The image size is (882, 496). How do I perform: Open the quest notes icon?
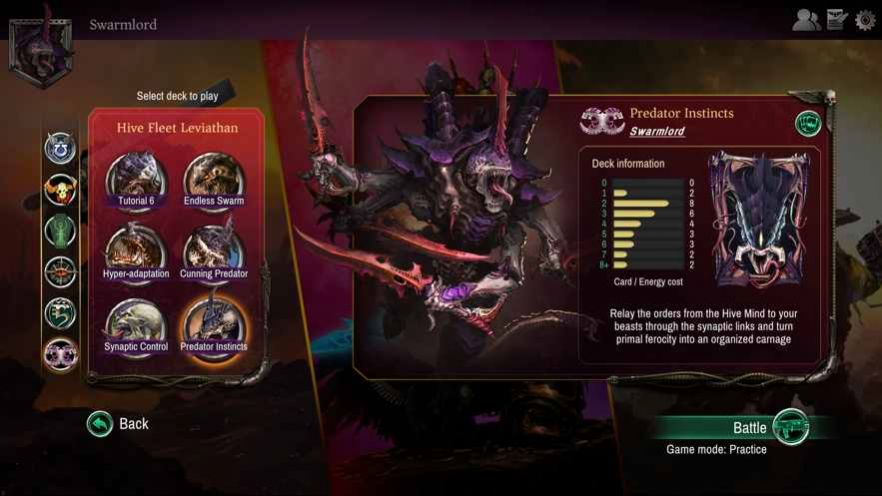837,20
